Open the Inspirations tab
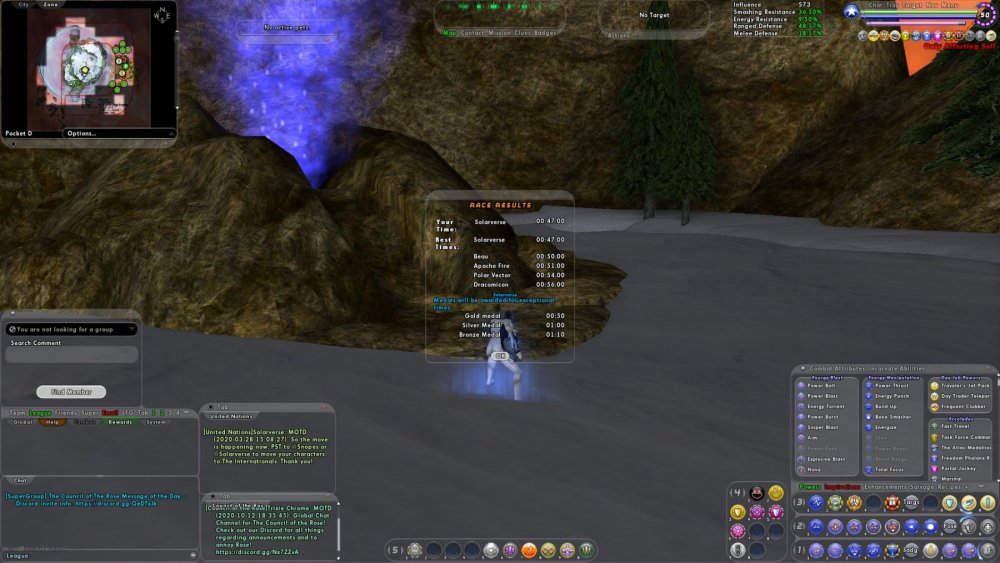This screenshot has height=563, width=1000. click(x=843, y=487)
